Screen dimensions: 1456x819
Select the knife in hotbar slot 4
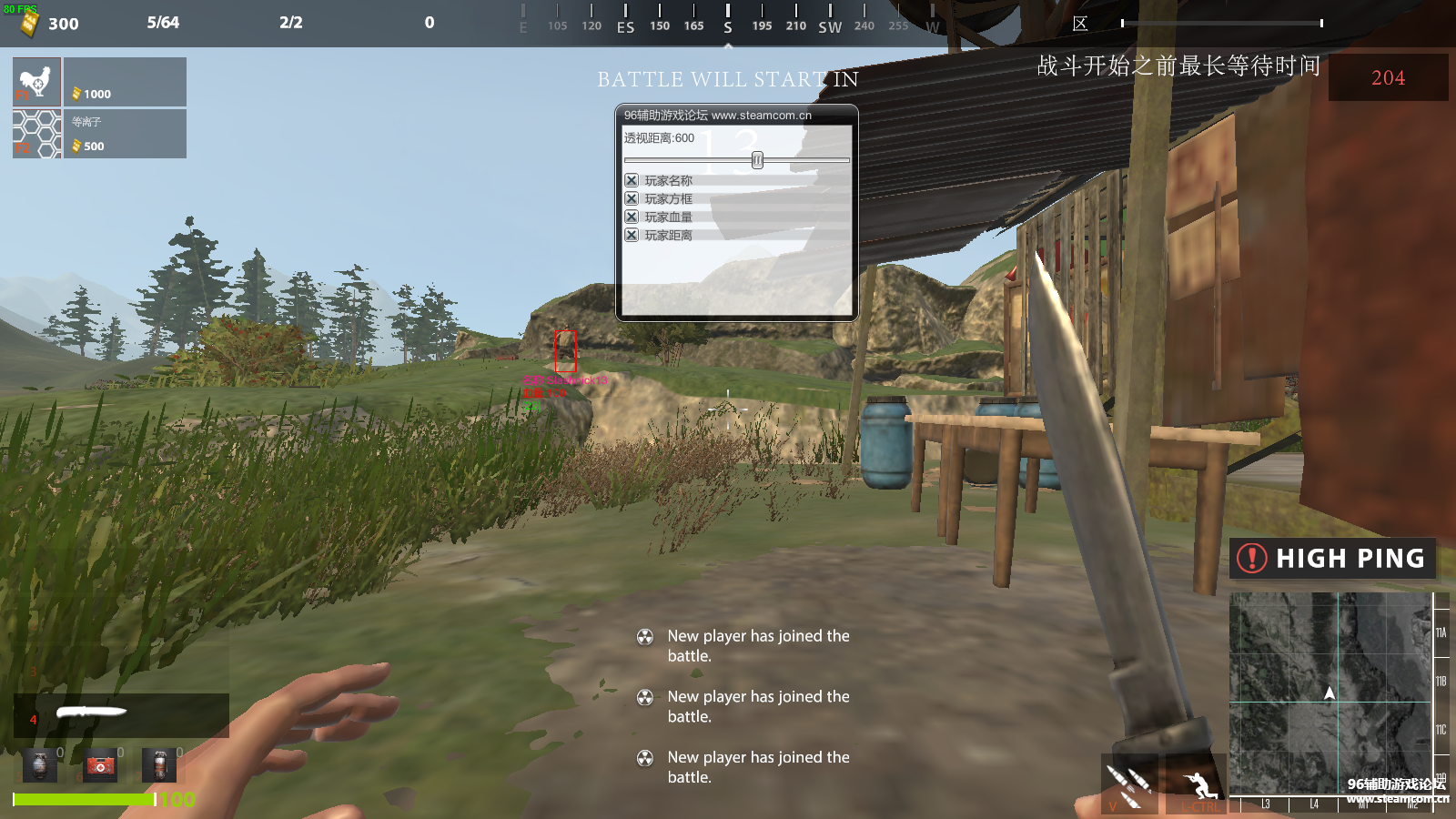pyautogui.click(x=91, y=713)
